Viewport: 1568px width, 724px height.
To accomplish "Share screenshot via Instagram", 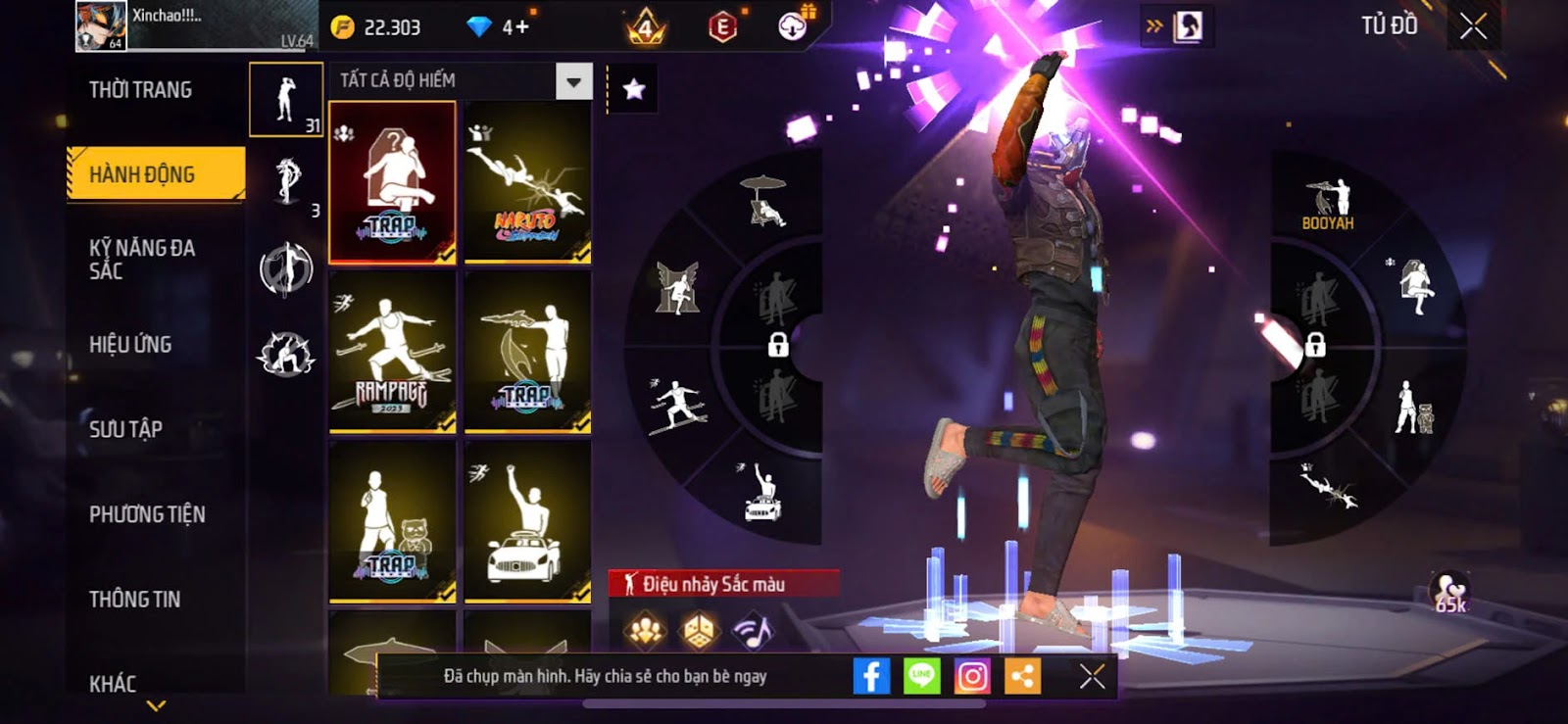I will pos(972,676).
